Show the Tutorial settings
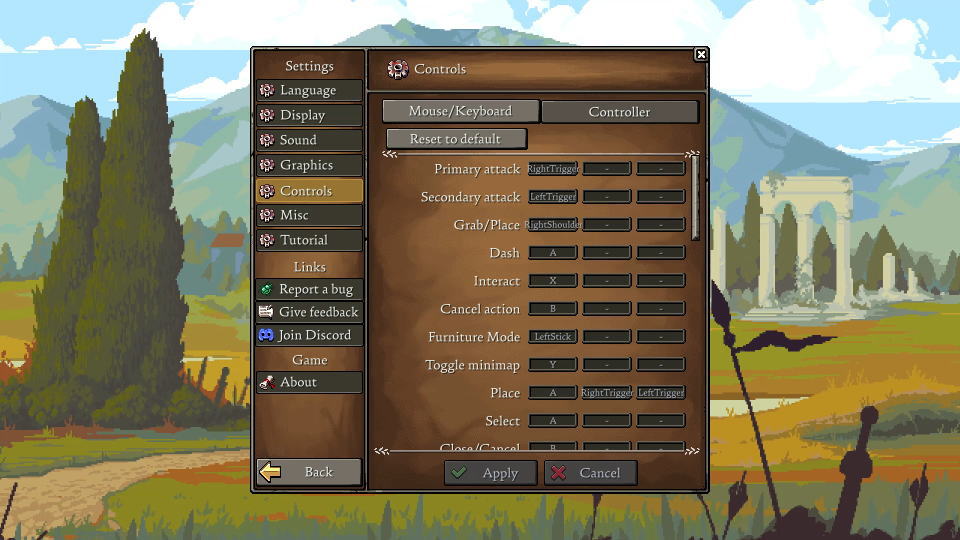The height and width of the screenshot is (540, 960). 309,240
